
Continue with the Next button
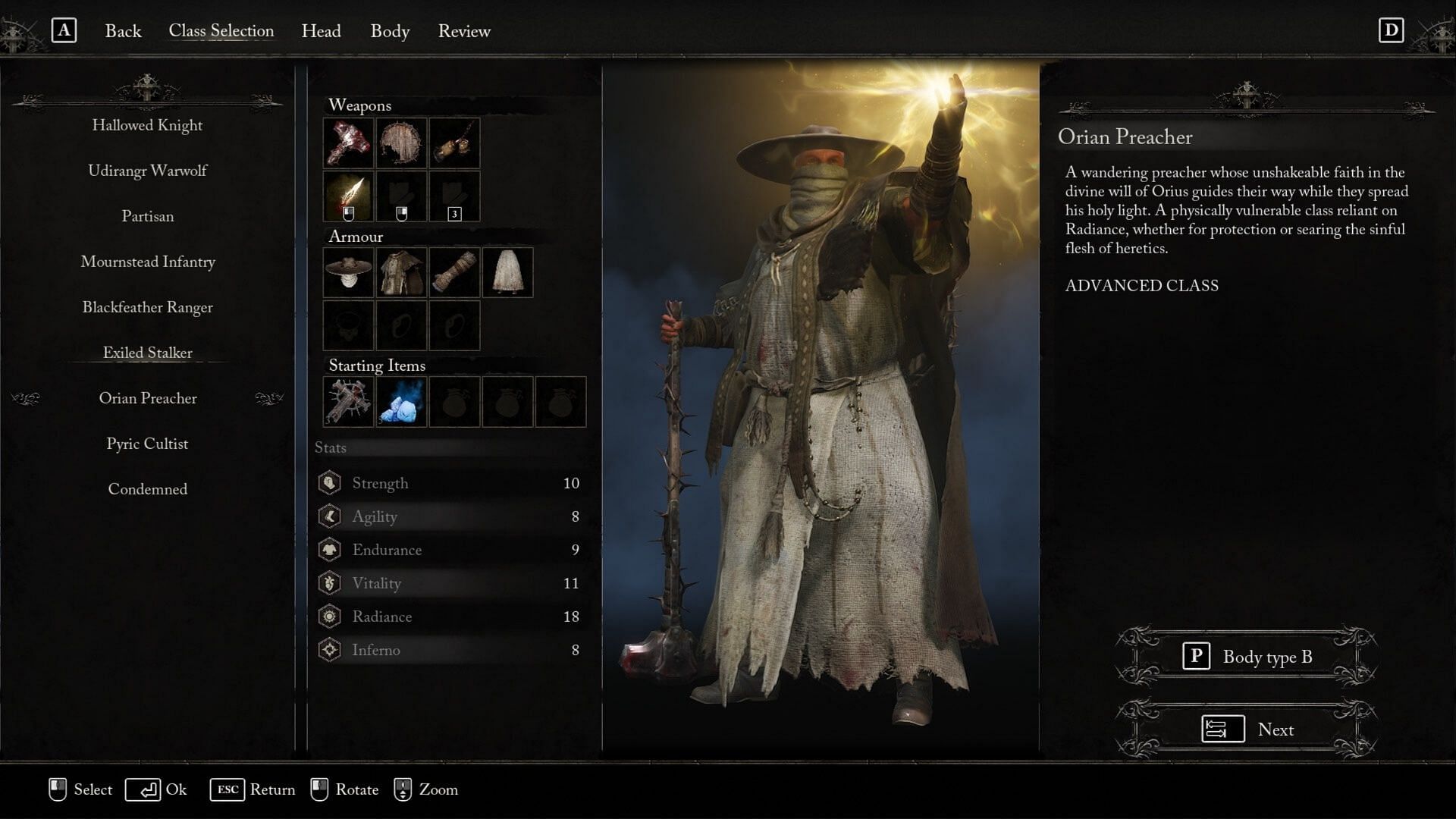[1247, 730]
